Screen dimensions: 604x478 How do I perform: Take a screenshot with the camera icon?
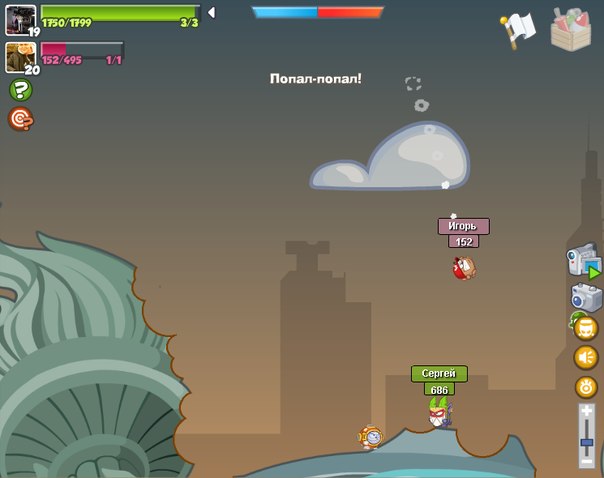click(x=586, y=297)
